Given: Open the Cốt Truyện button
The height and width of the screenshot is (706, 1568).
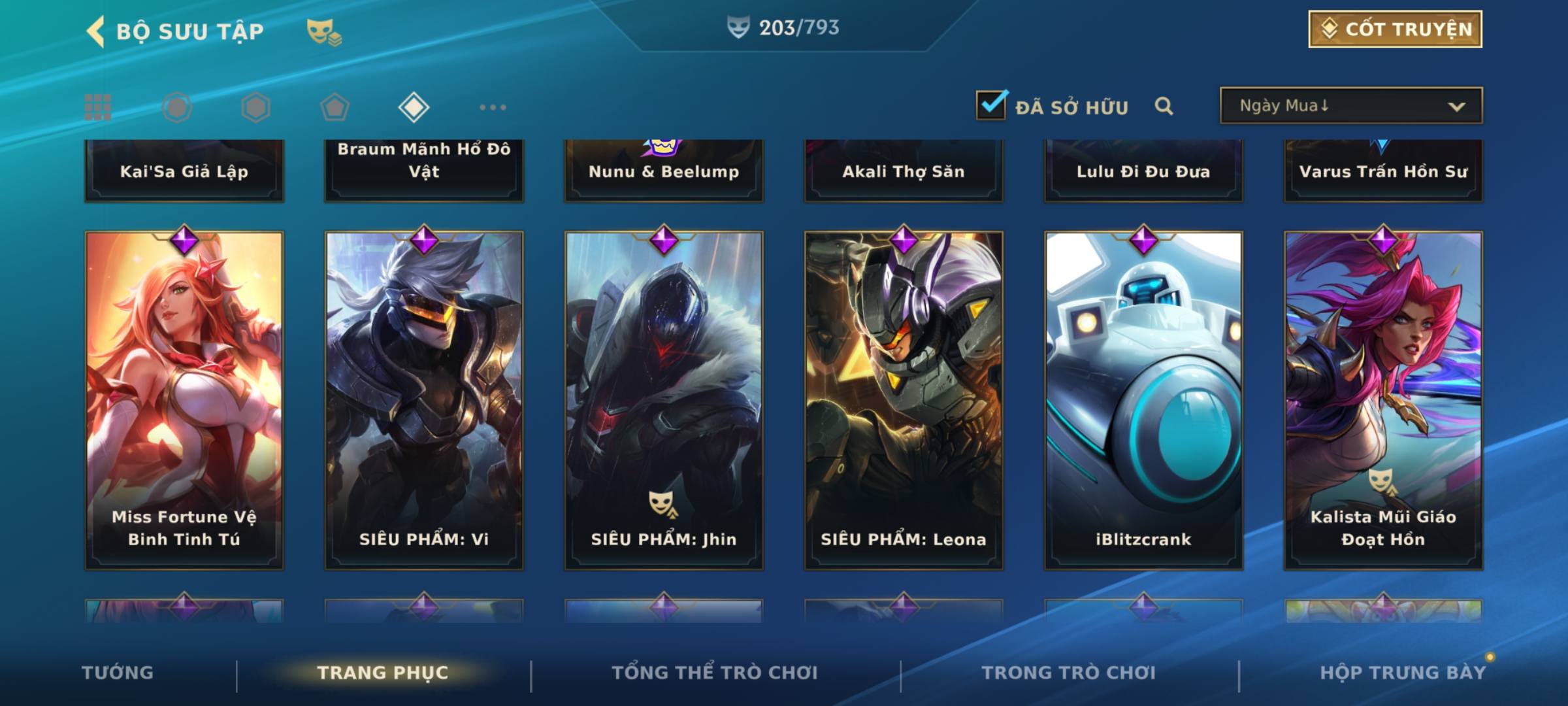Looking at the screenshot, I should point(1394,29).
